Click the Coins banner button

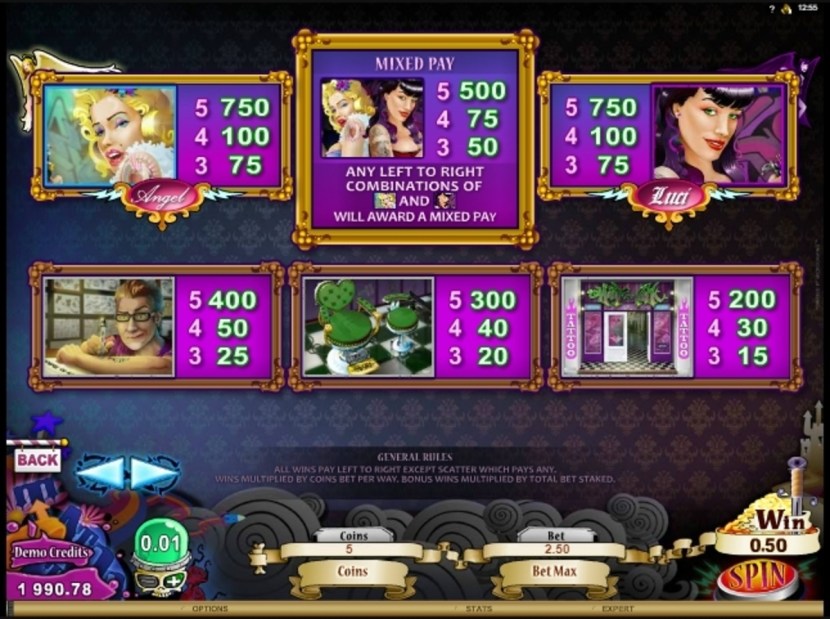(x=352, y=572)
